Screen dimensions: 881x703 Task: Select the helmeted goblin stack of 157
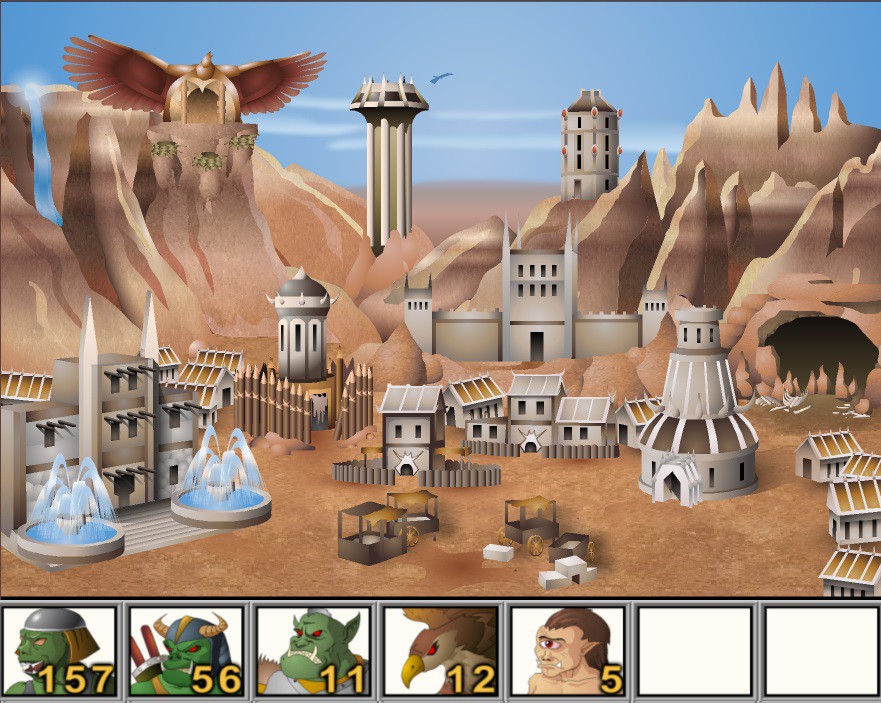(60, 651)
